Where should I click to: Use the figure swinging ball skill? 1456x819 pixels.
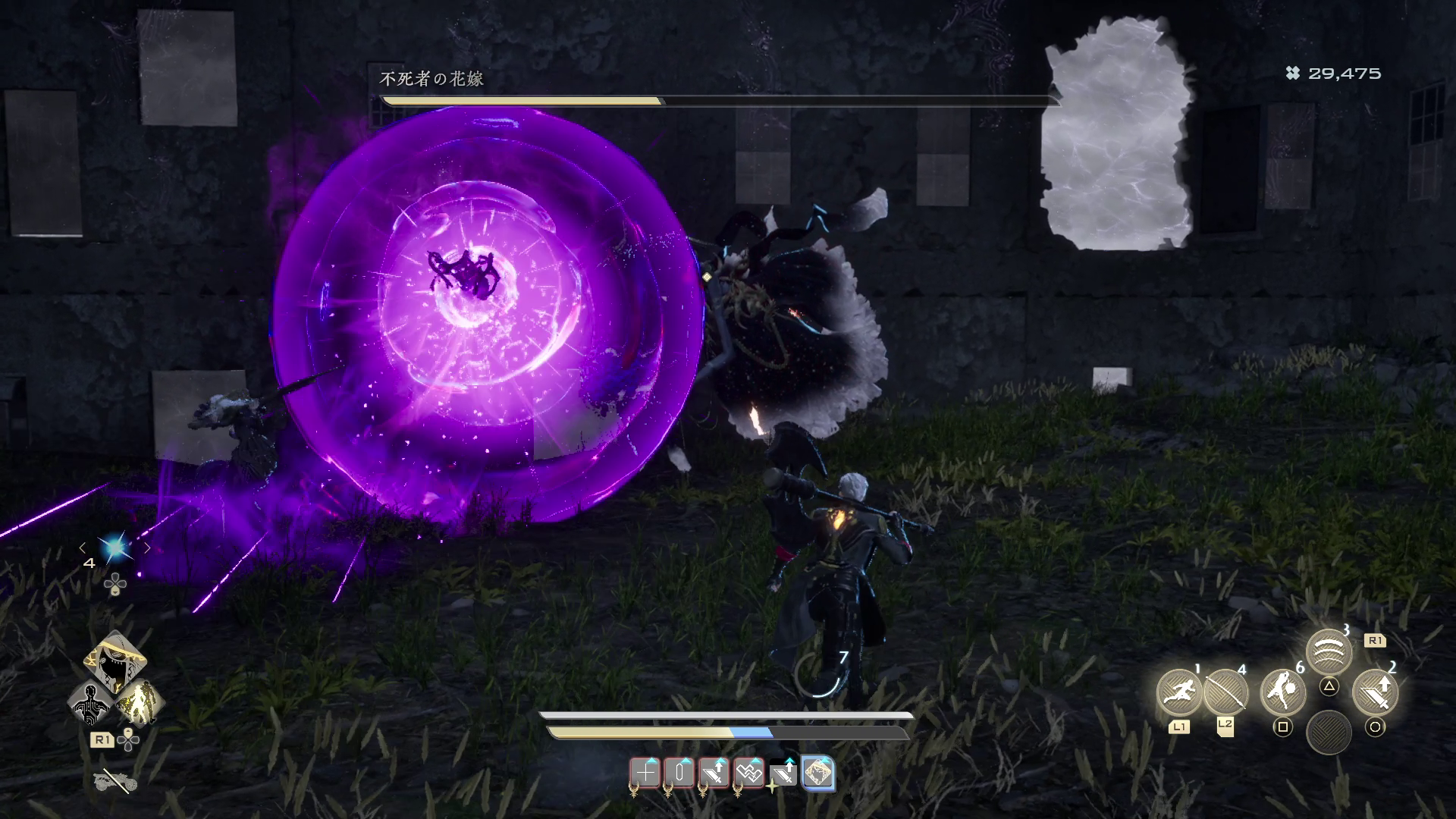tap(1282, 692)
